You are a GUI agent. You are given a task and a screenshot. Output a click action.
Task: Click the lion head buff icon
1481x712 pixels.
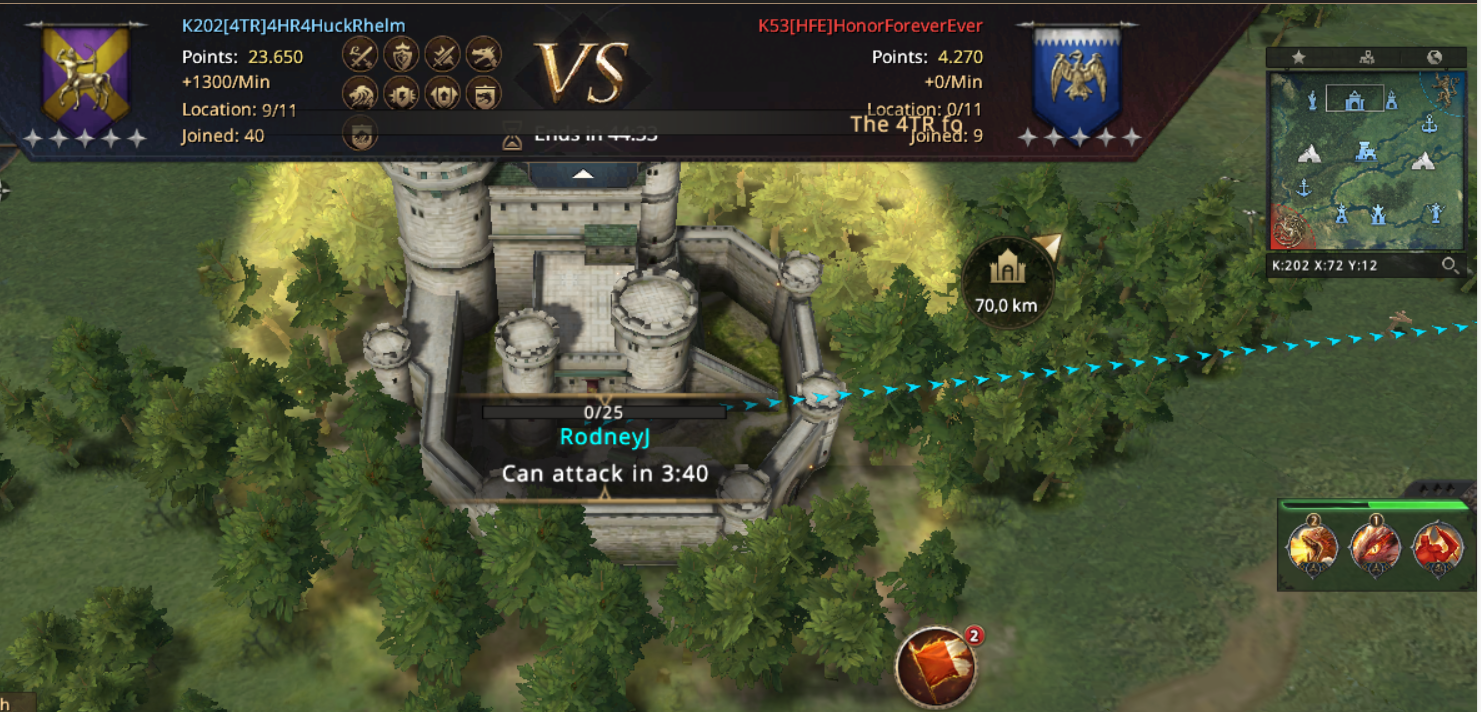point(360,94)
